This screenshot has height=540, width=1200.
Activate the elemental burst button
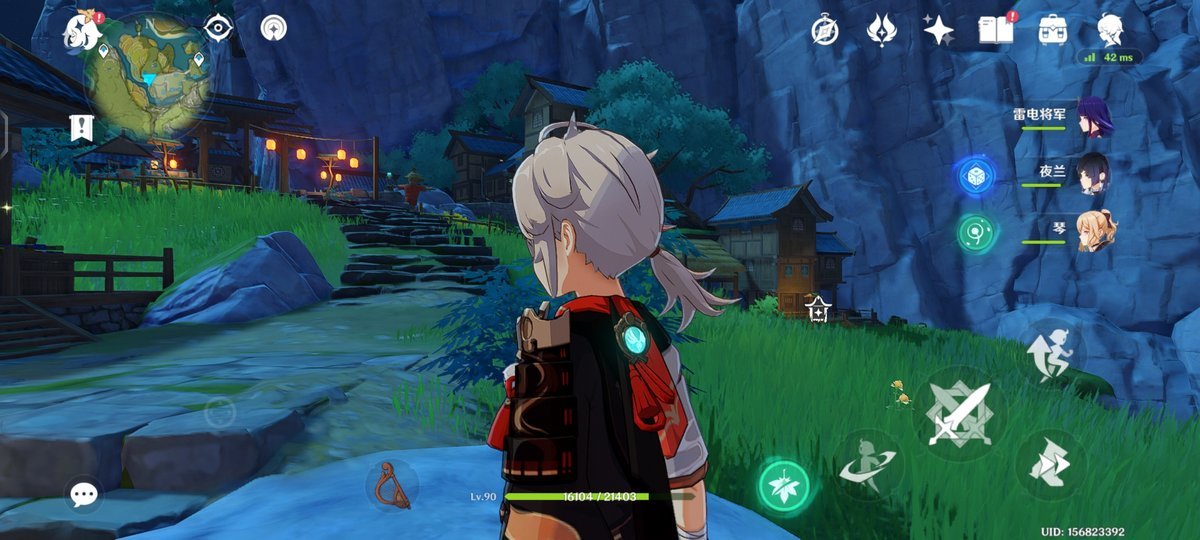pos(869,465)
